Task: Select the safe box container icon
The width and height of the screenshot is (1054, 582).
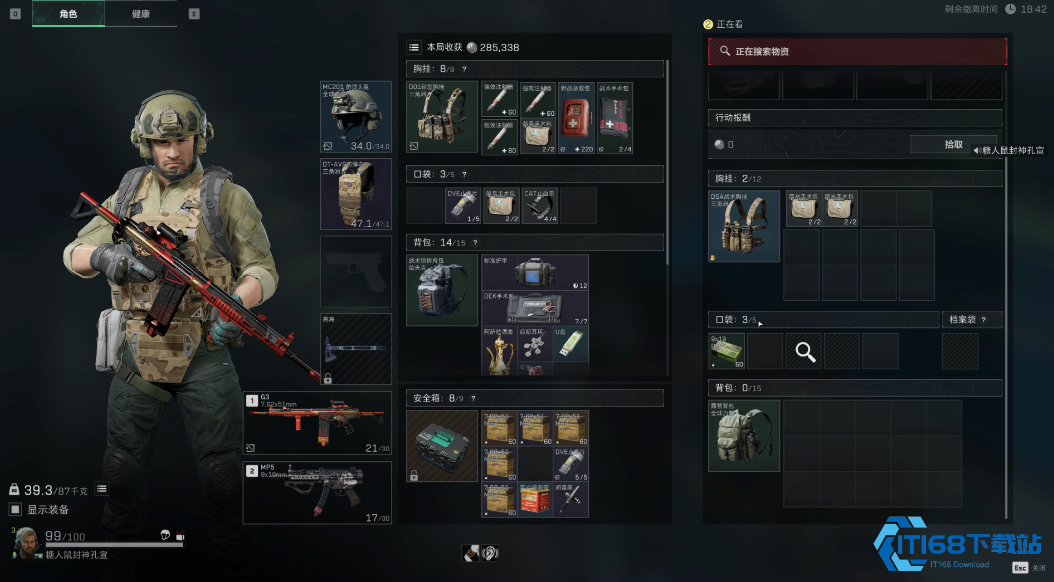Action: coord(441,446)
